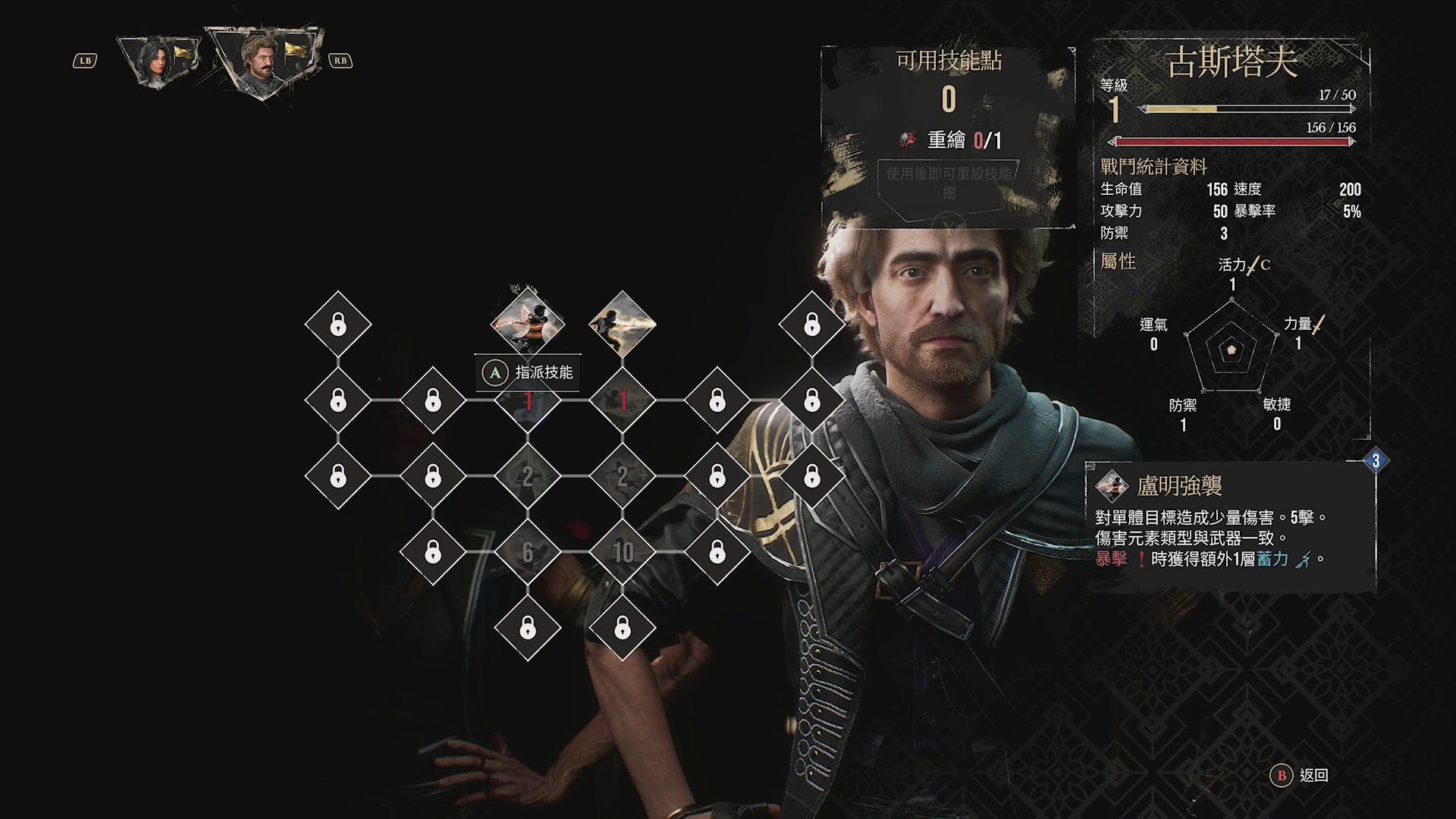Select the 盧明強襲 skill icon
The height and width of the screenshot is (819, 1456).
(528, 323)
